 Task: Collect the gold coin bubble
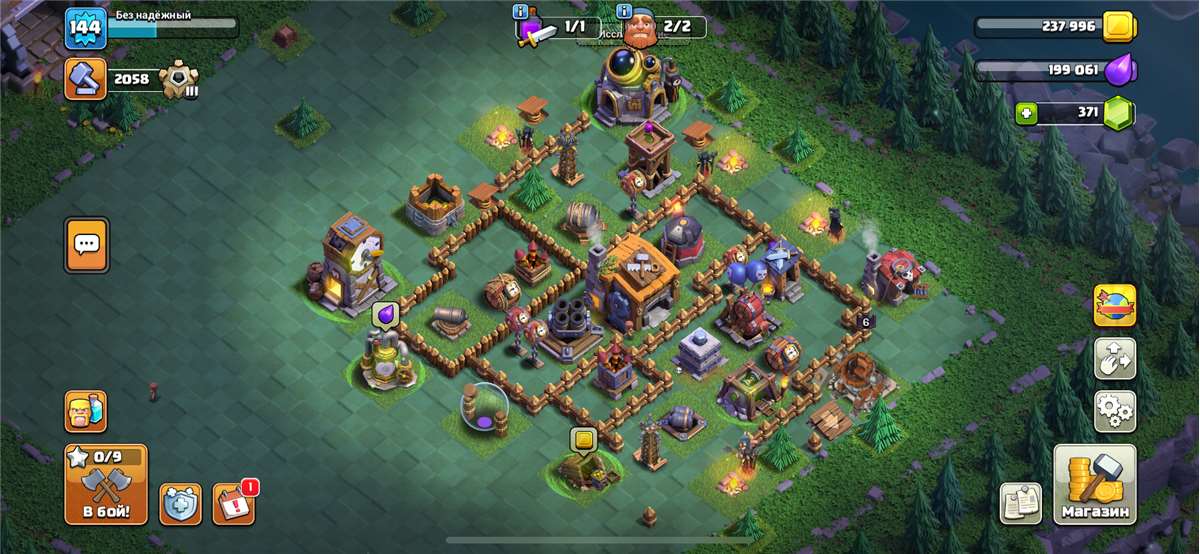[x=583, y=439]
